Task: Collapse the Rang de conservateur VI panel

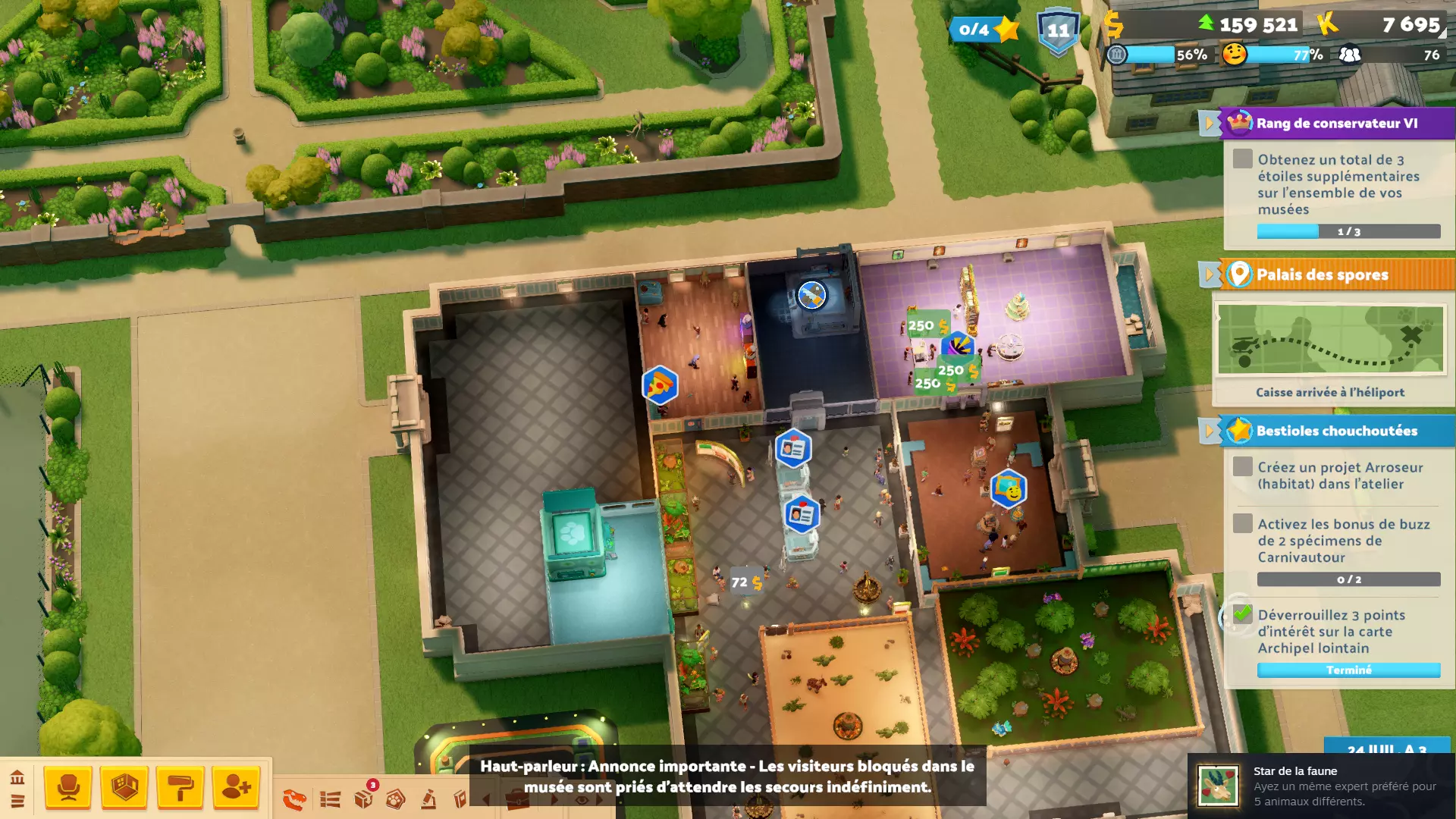Action: click(1209, 123)
